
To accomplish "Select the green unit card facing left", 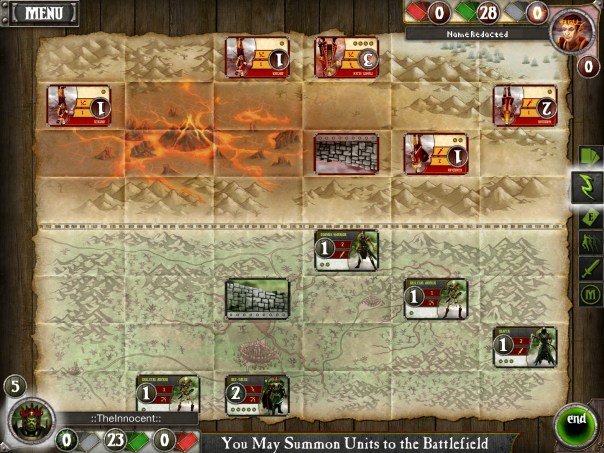I will pos(526,347).
